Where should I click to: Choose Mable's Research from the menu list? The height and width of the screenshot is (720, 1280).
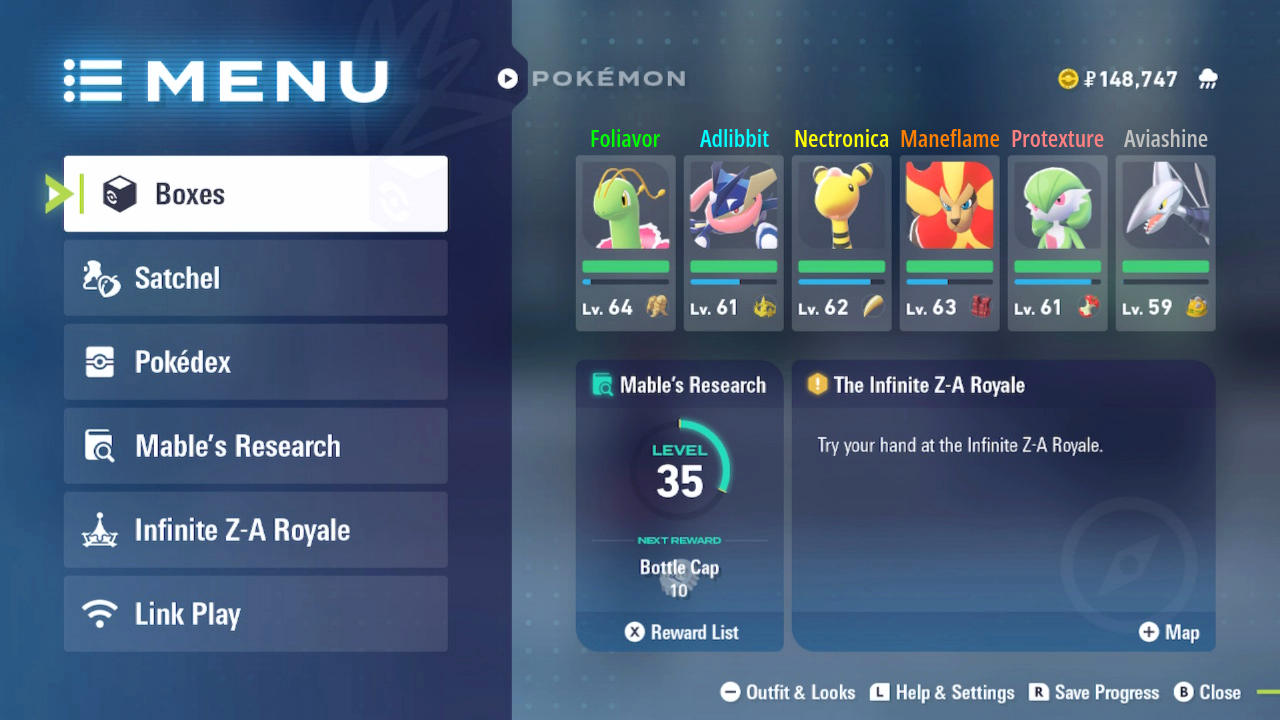click(255, 446)
